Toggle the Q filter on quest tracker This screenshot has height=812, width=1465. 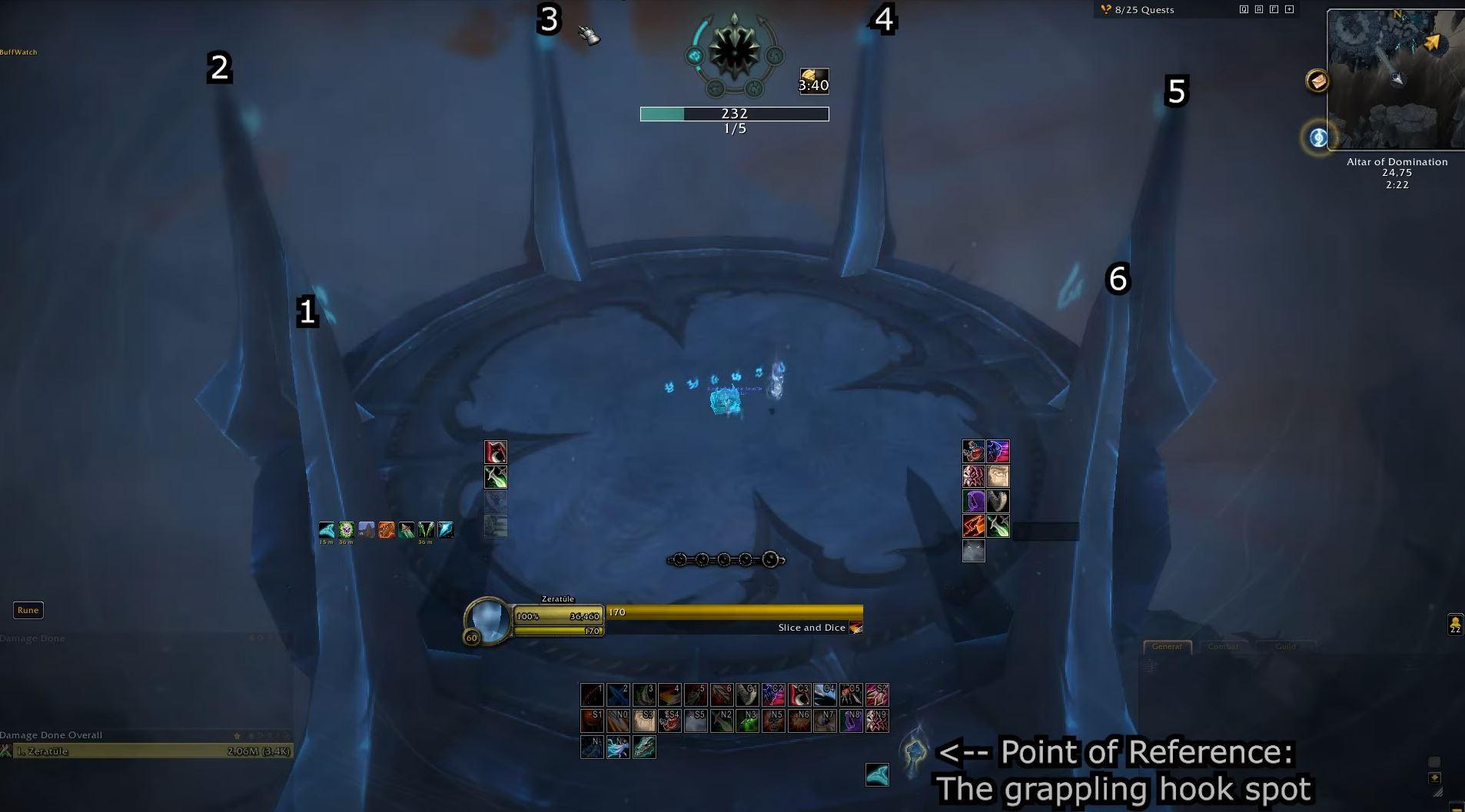click(1244, 9)
